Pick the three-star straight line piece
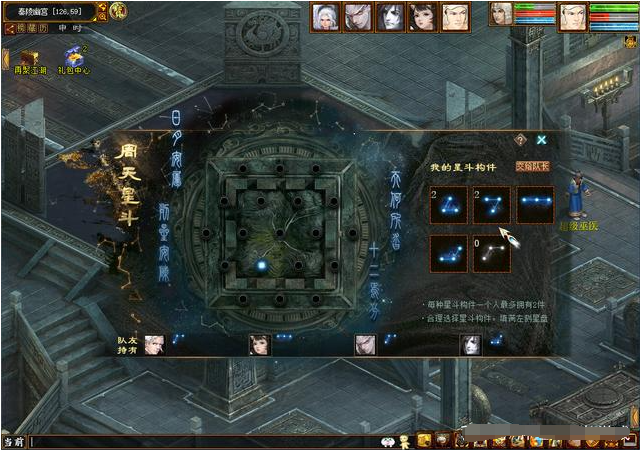 pyautogui.click(x=535, y=205)
